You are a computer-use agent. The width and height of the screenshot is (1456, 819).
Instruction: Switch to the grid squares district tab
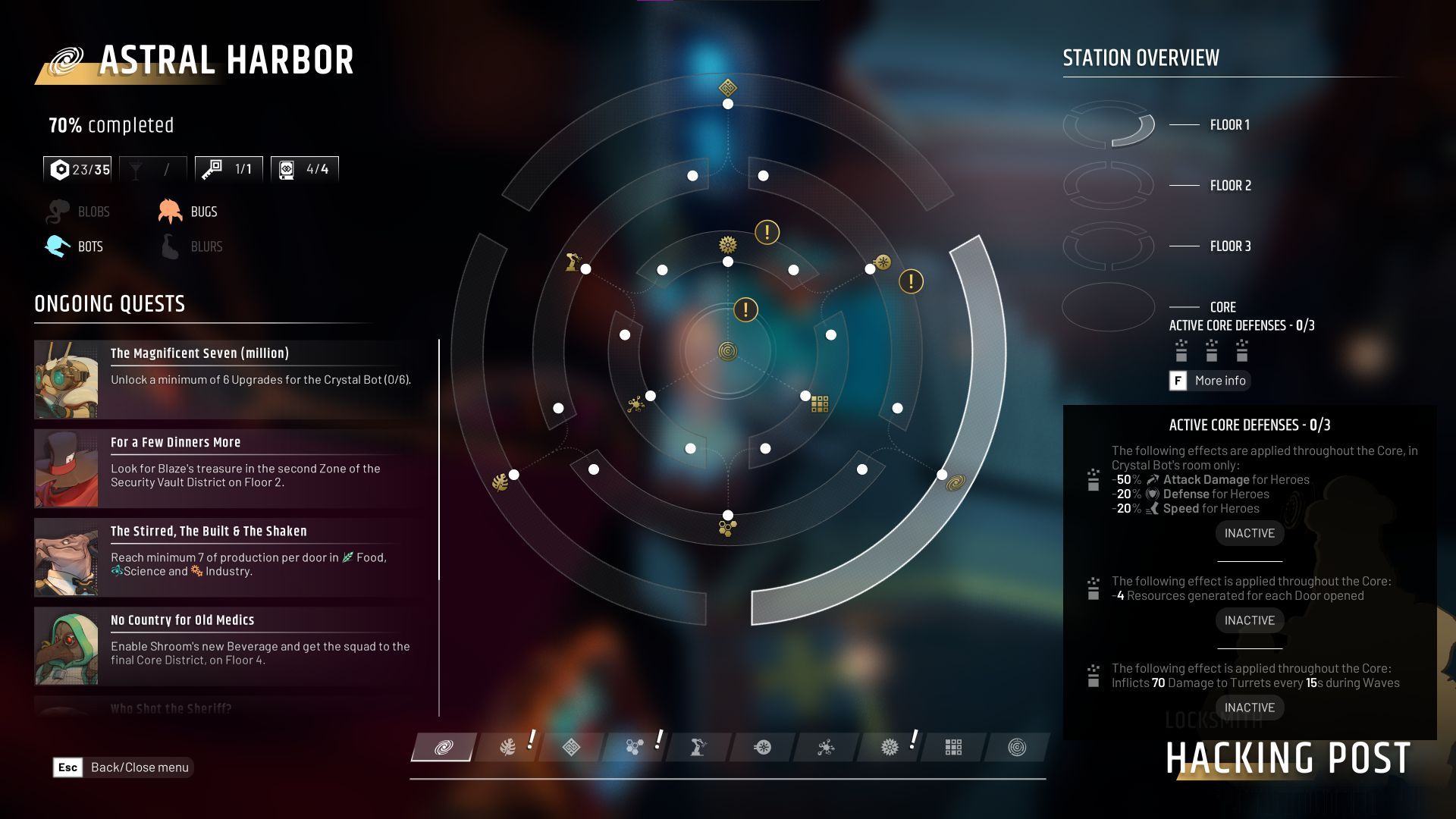[953, 748]
